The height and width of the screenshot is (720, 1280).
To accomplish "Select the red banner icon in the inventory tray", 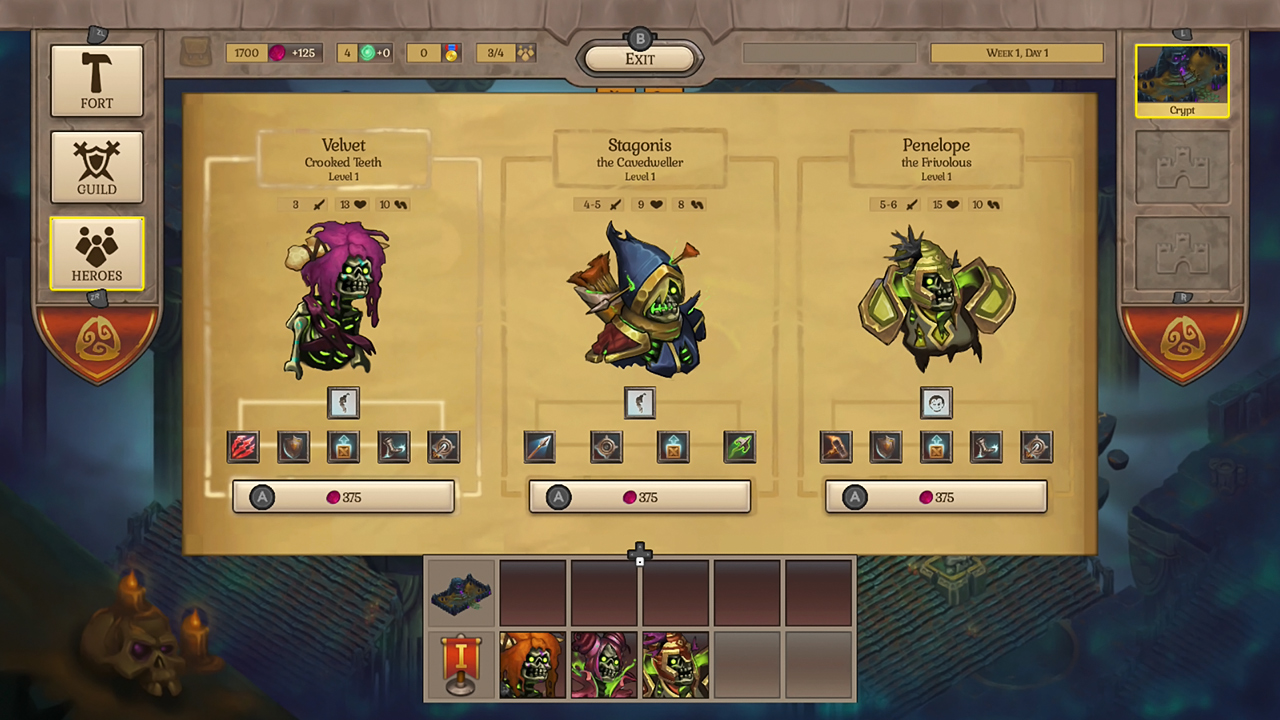I will tap(460, 664).
